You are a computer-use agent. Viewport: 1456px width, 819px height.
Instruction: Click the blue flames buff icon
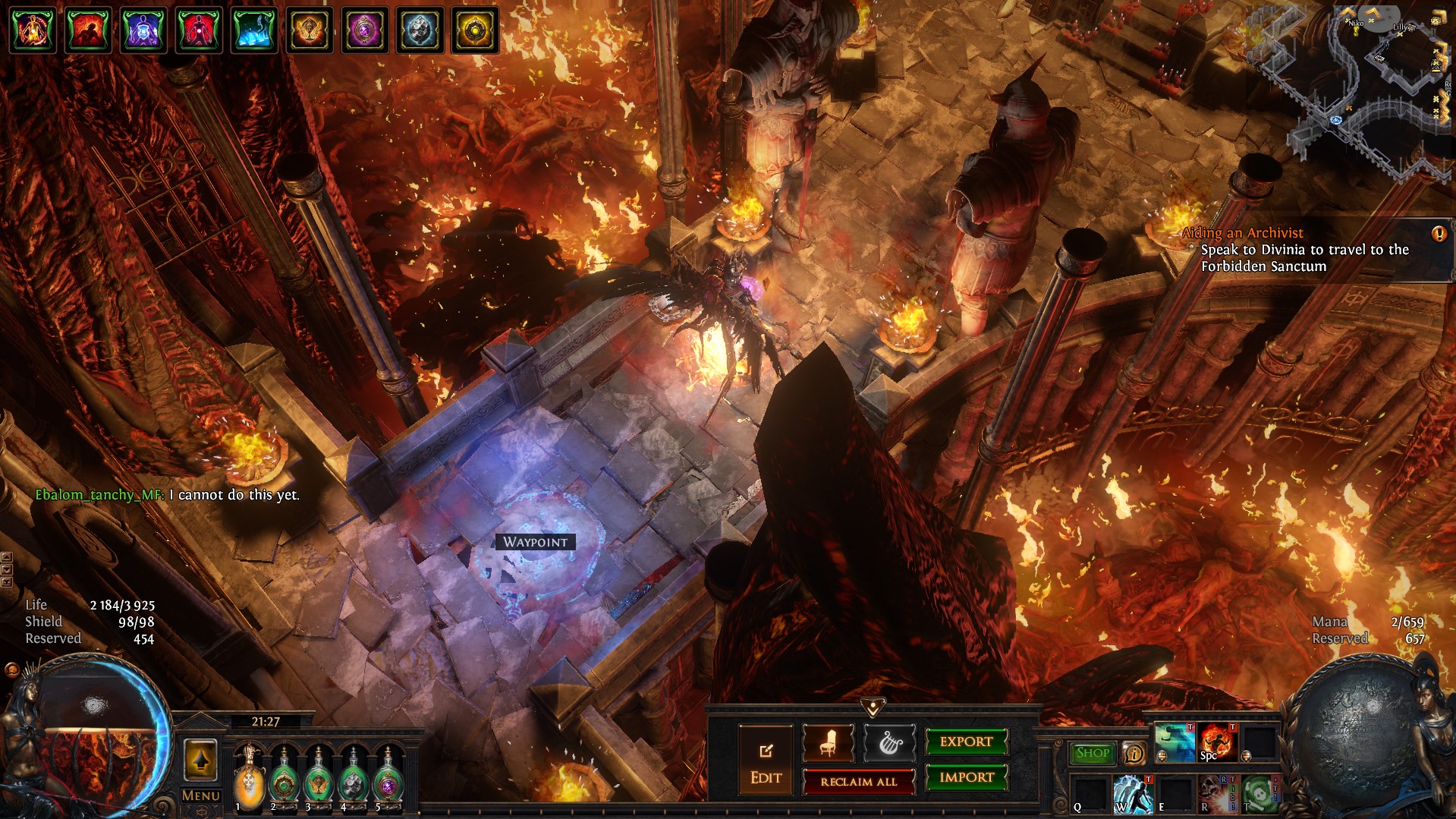click(253, 30)
